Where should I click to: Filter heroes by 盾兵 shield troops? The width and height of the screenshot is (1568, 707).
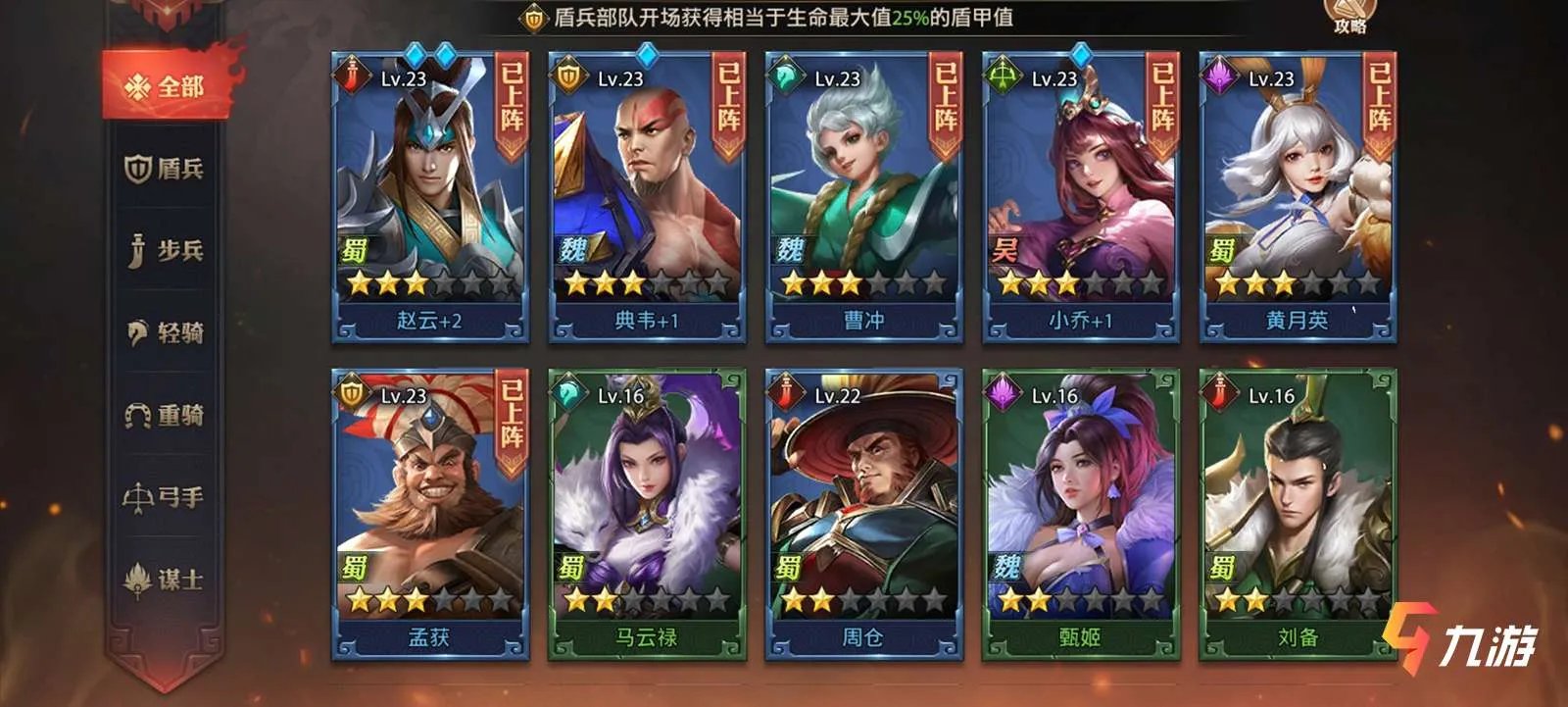(165, 169)
